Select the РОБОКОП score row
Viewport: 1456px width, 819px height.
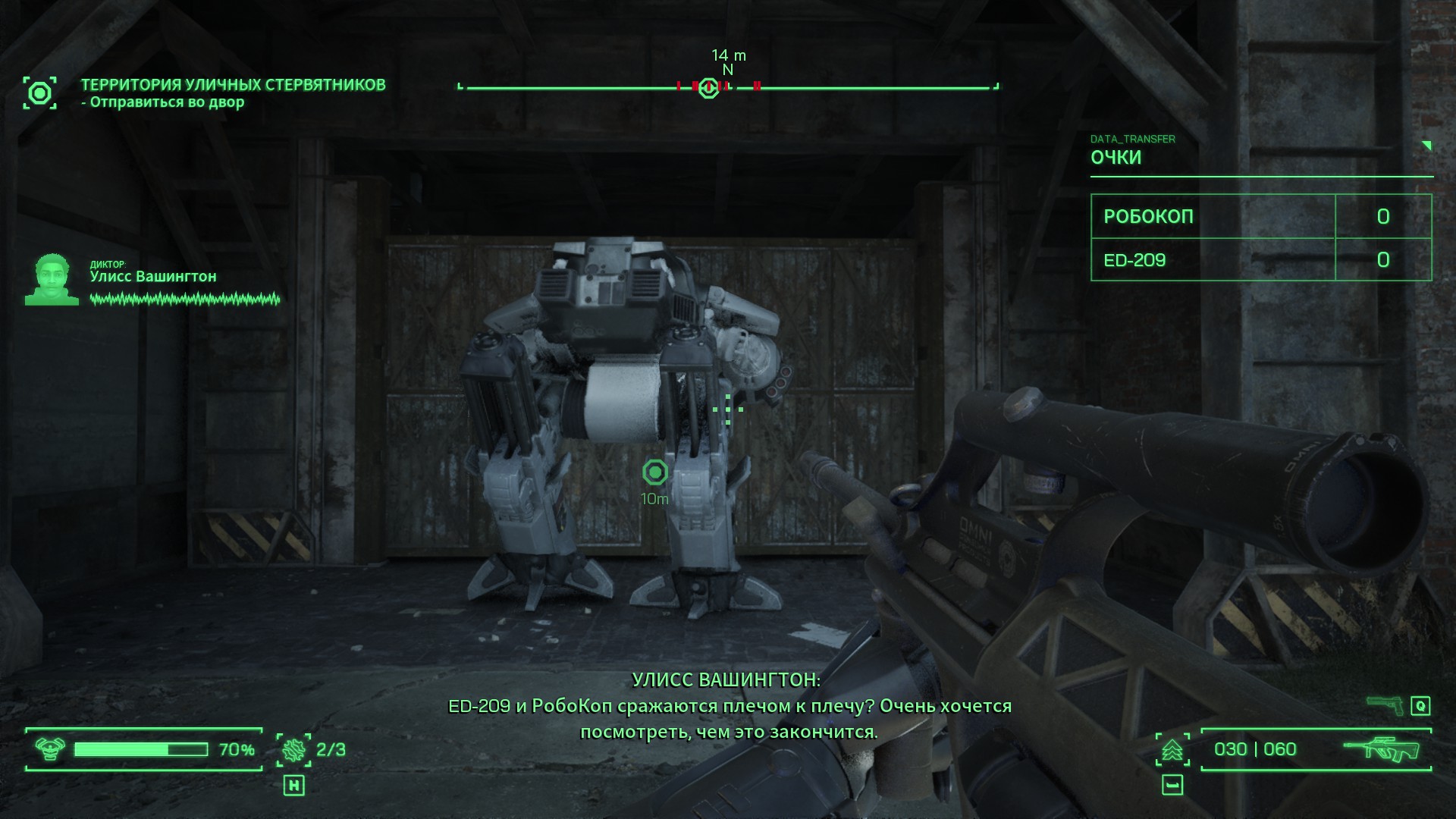(x=1260, y=216)
